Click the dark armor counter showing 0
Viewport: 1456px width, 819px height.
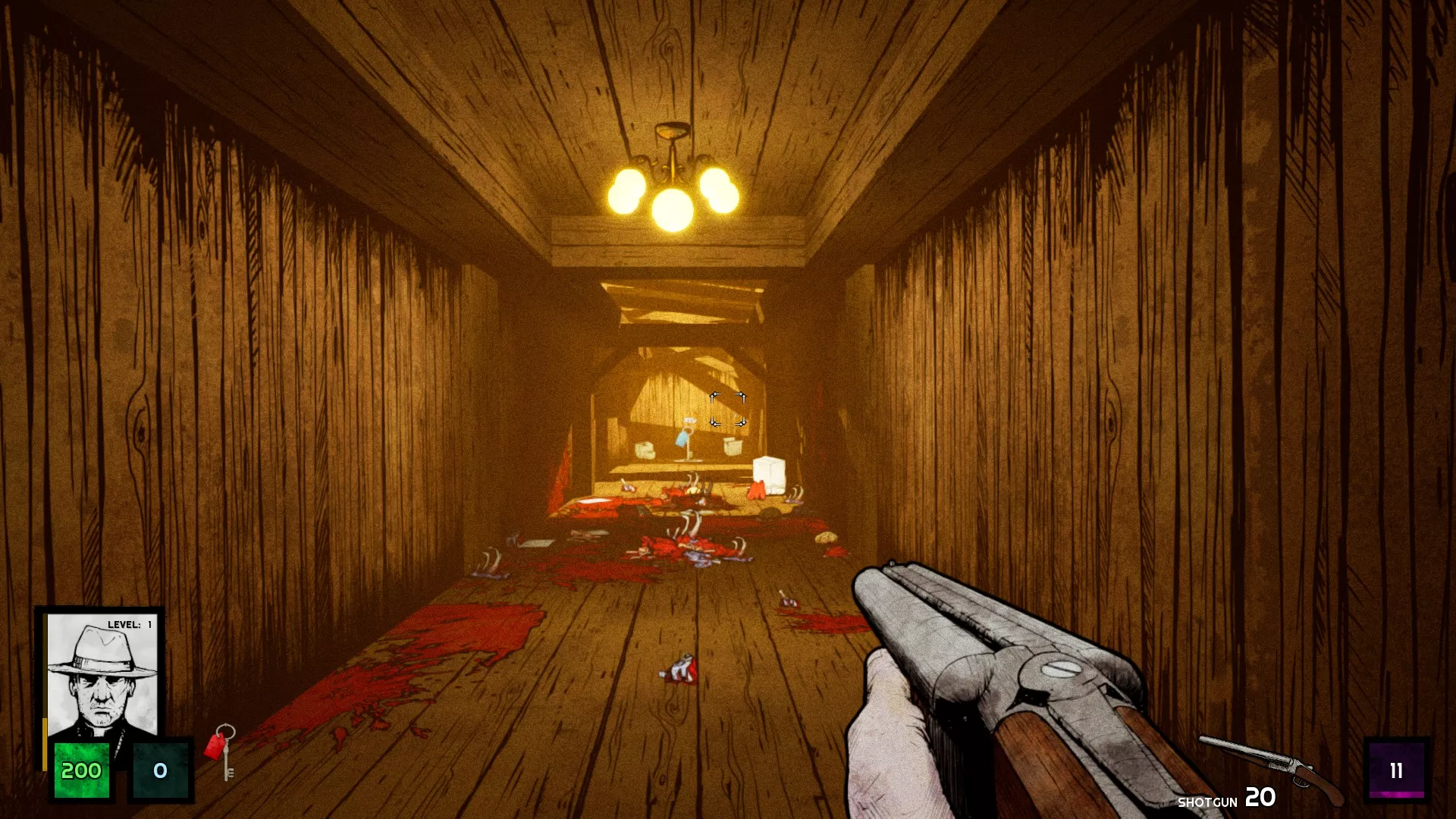pyautogui.click(x=159, y=771)
